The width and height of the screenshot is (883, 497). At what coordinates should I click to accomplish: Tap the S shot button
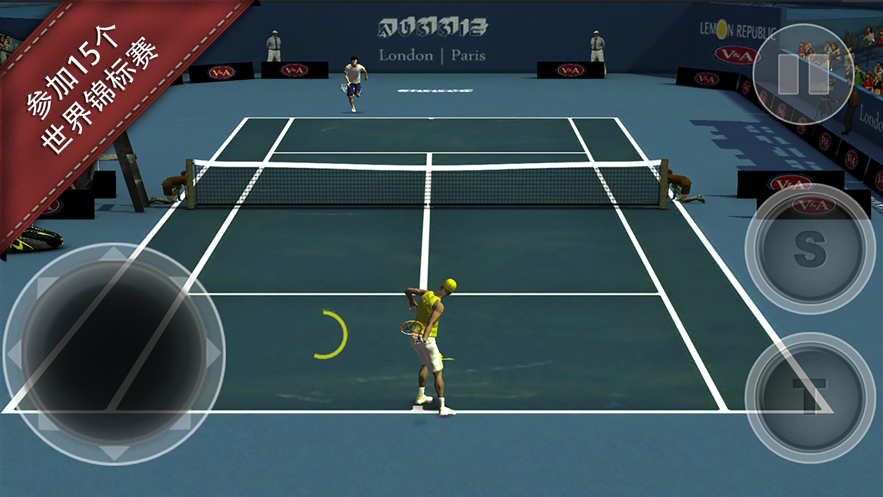point(809,250)
